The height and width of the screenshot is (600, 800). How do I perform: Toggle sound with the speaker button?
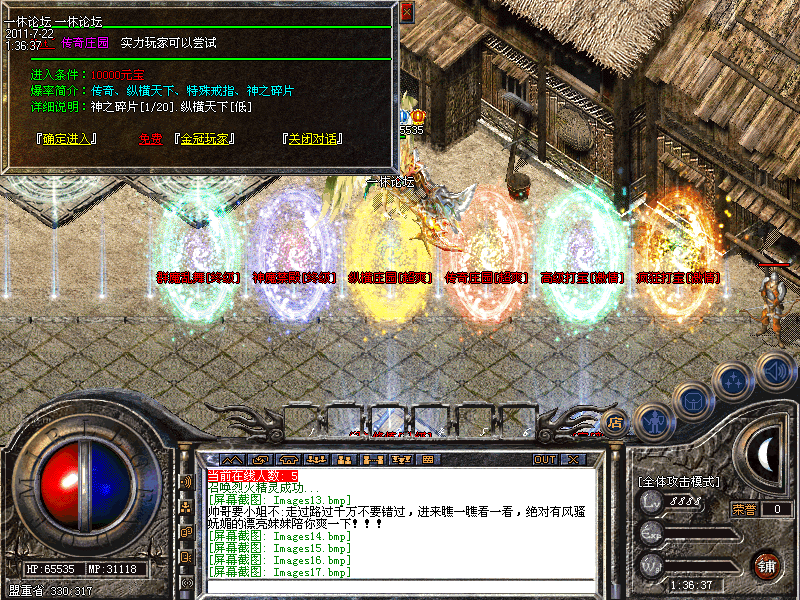point(775,368)
